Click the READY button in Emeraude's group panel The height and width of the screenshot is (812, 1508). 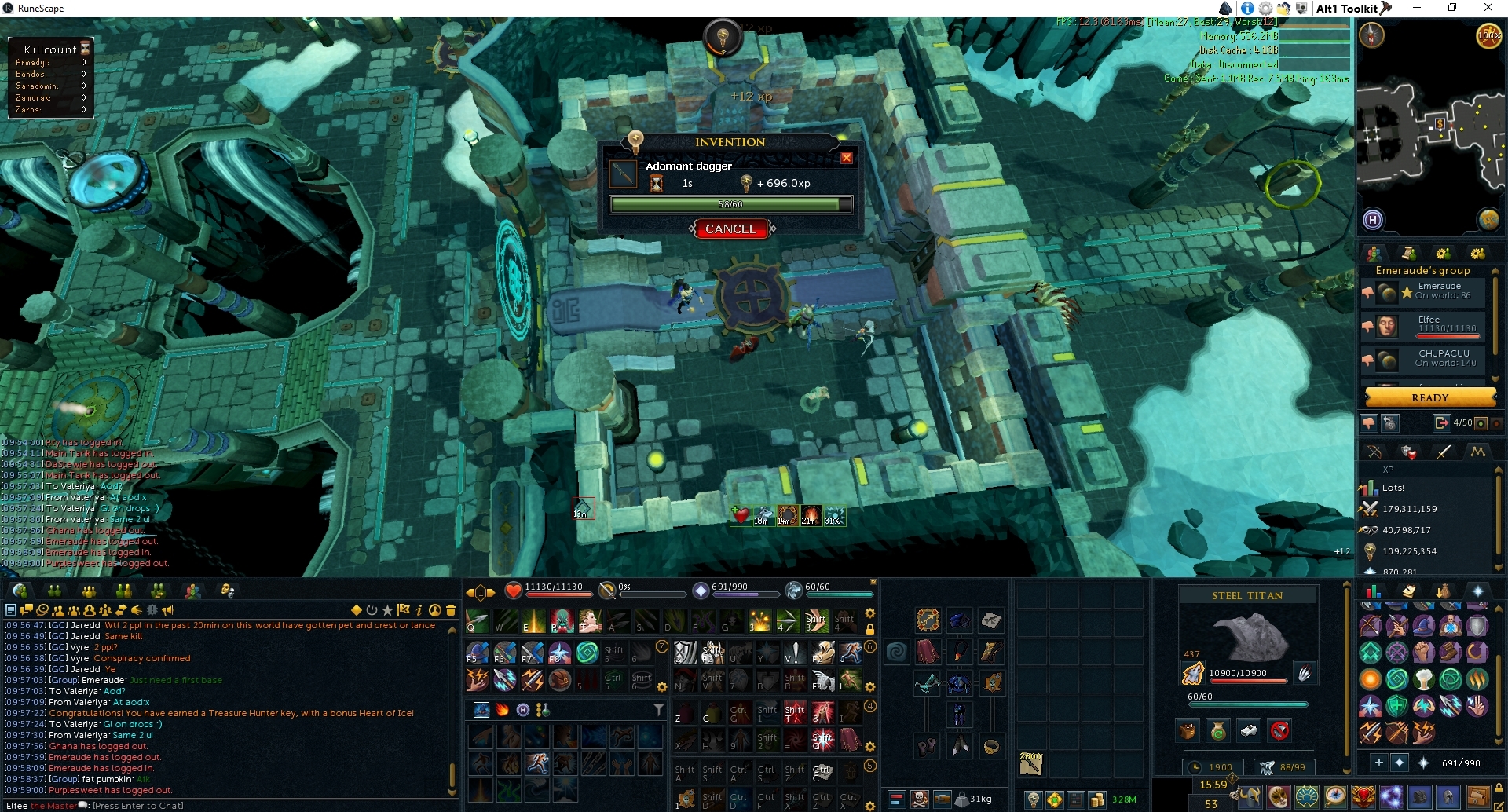point(1430,397)
